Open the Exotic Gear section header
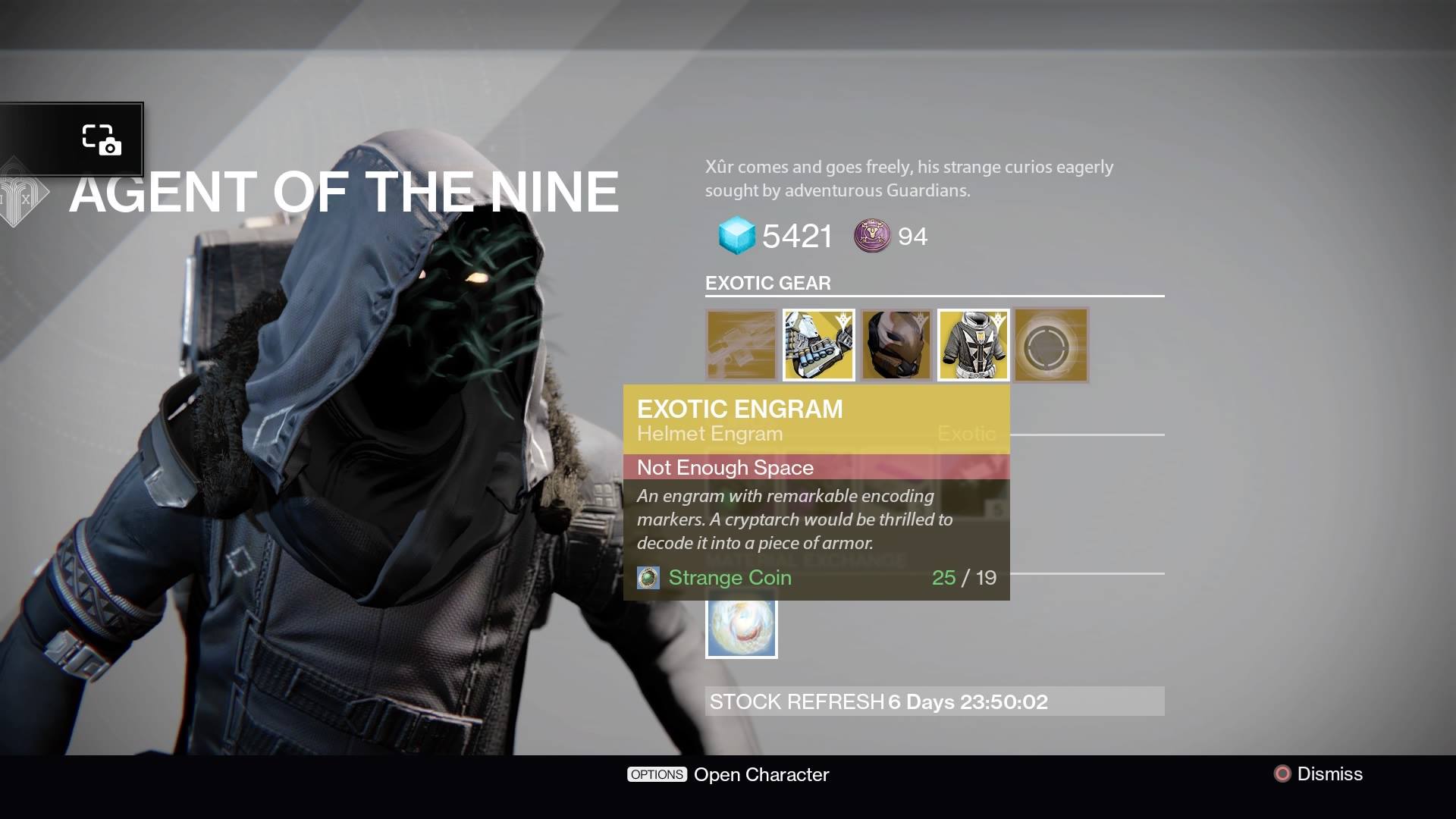 tap(767, 283)
